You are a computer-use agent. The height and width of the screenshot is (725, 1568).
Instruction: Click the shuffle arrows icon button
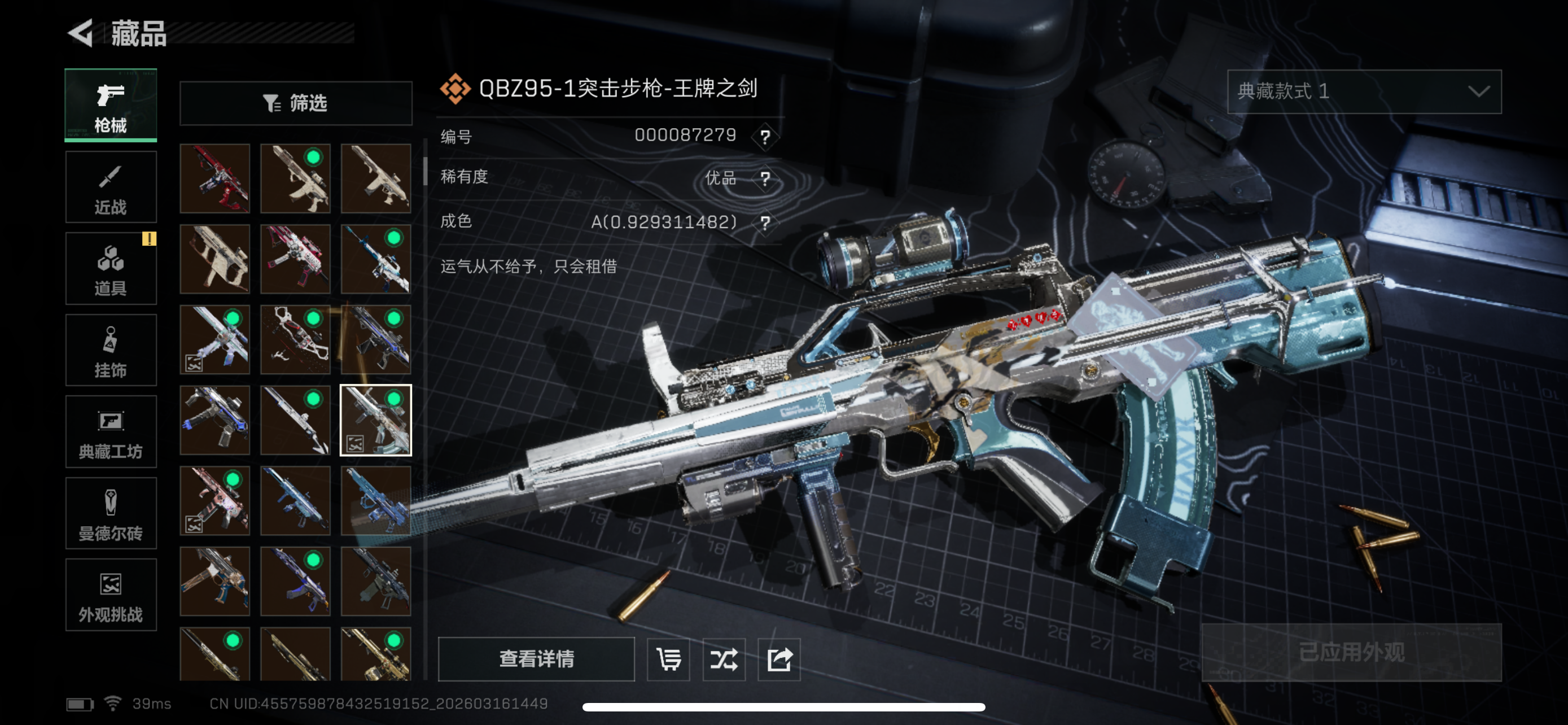(x=724, y=658)
